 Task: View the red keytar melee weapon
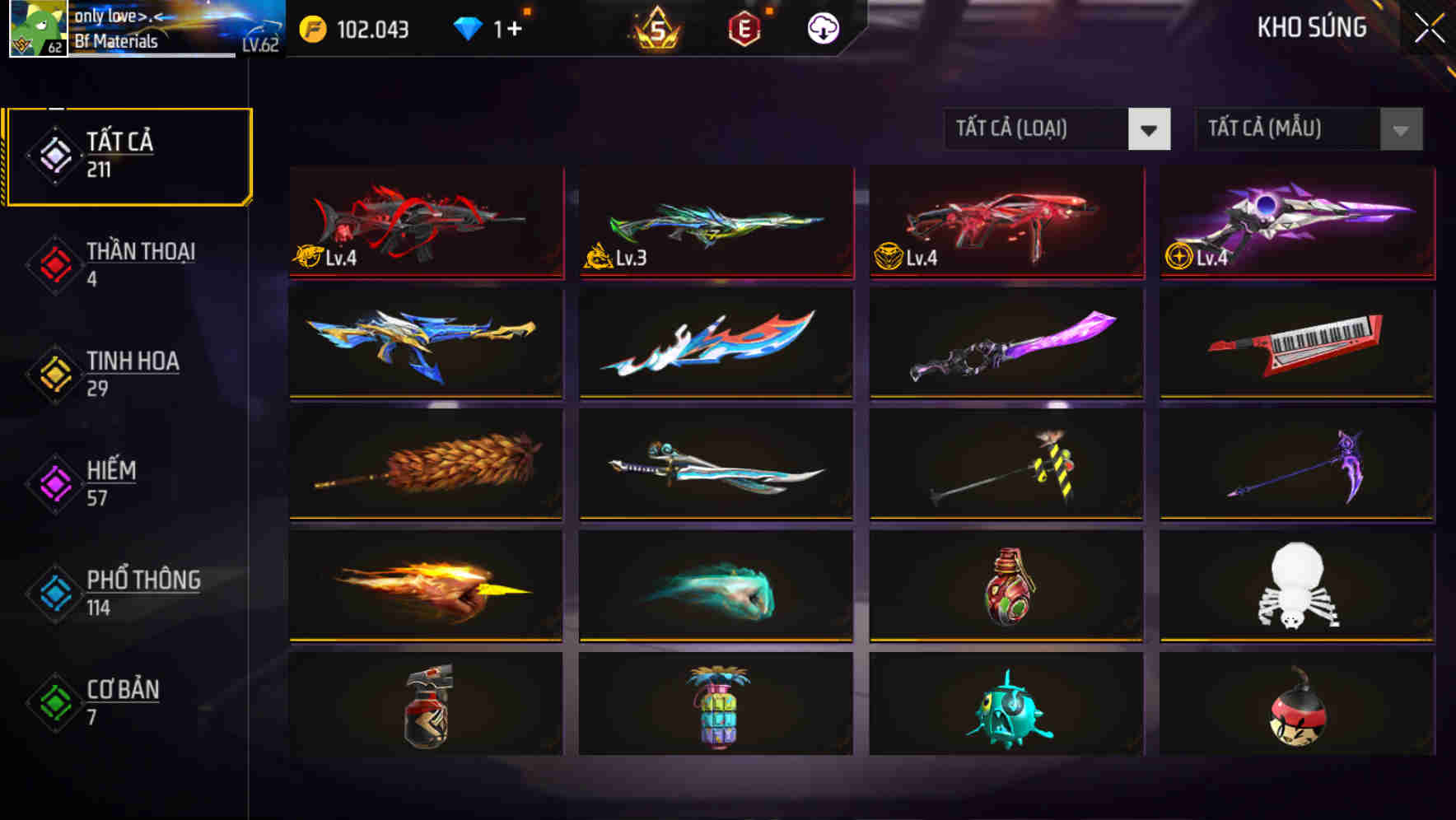pyautogui.click(x=1295, y=344)
